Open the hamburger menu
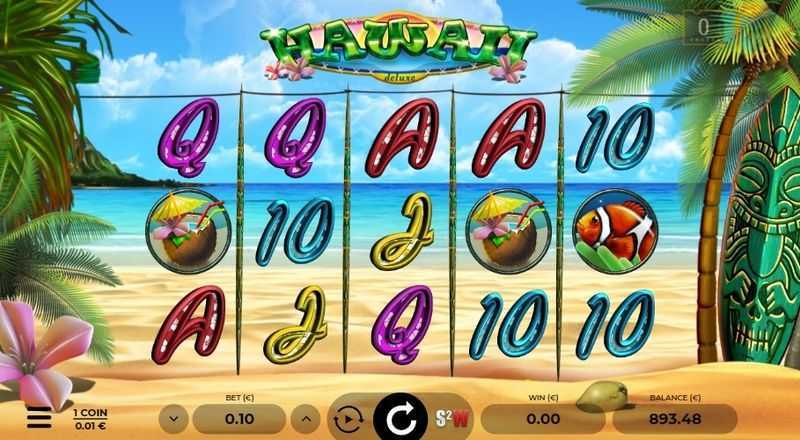Image resolution: width=800 pixels, height=440 pixels. point(39,417)
